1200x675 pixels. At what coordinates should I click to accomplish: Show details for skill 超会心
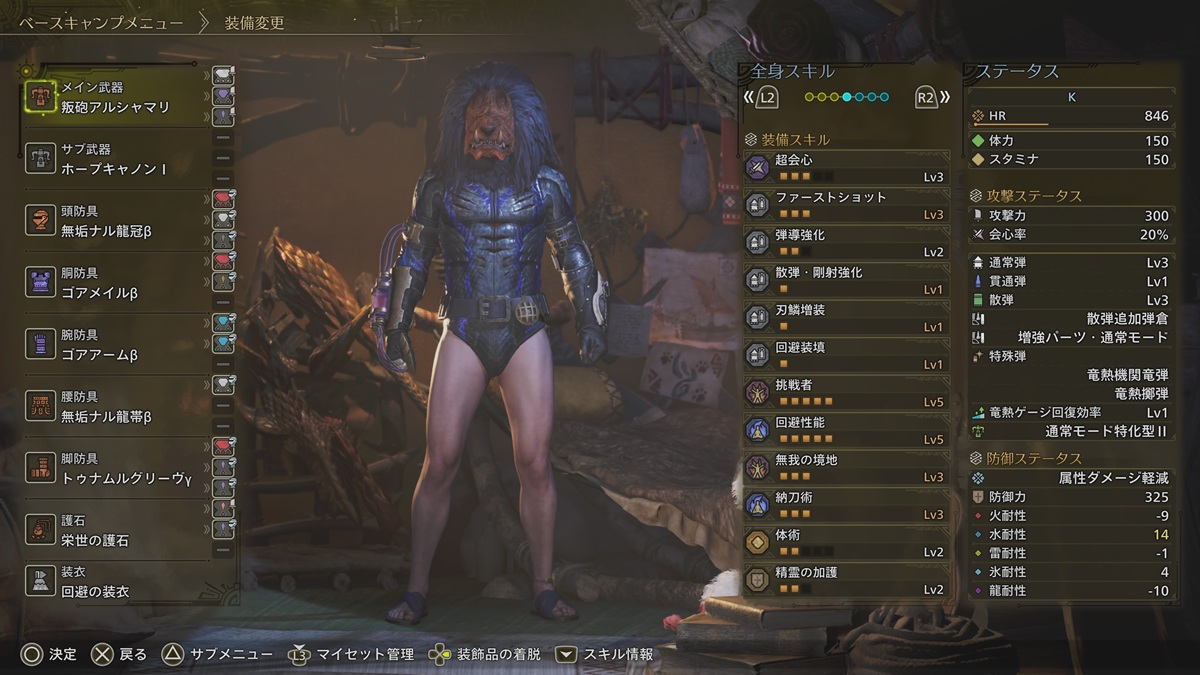(847, 167)
